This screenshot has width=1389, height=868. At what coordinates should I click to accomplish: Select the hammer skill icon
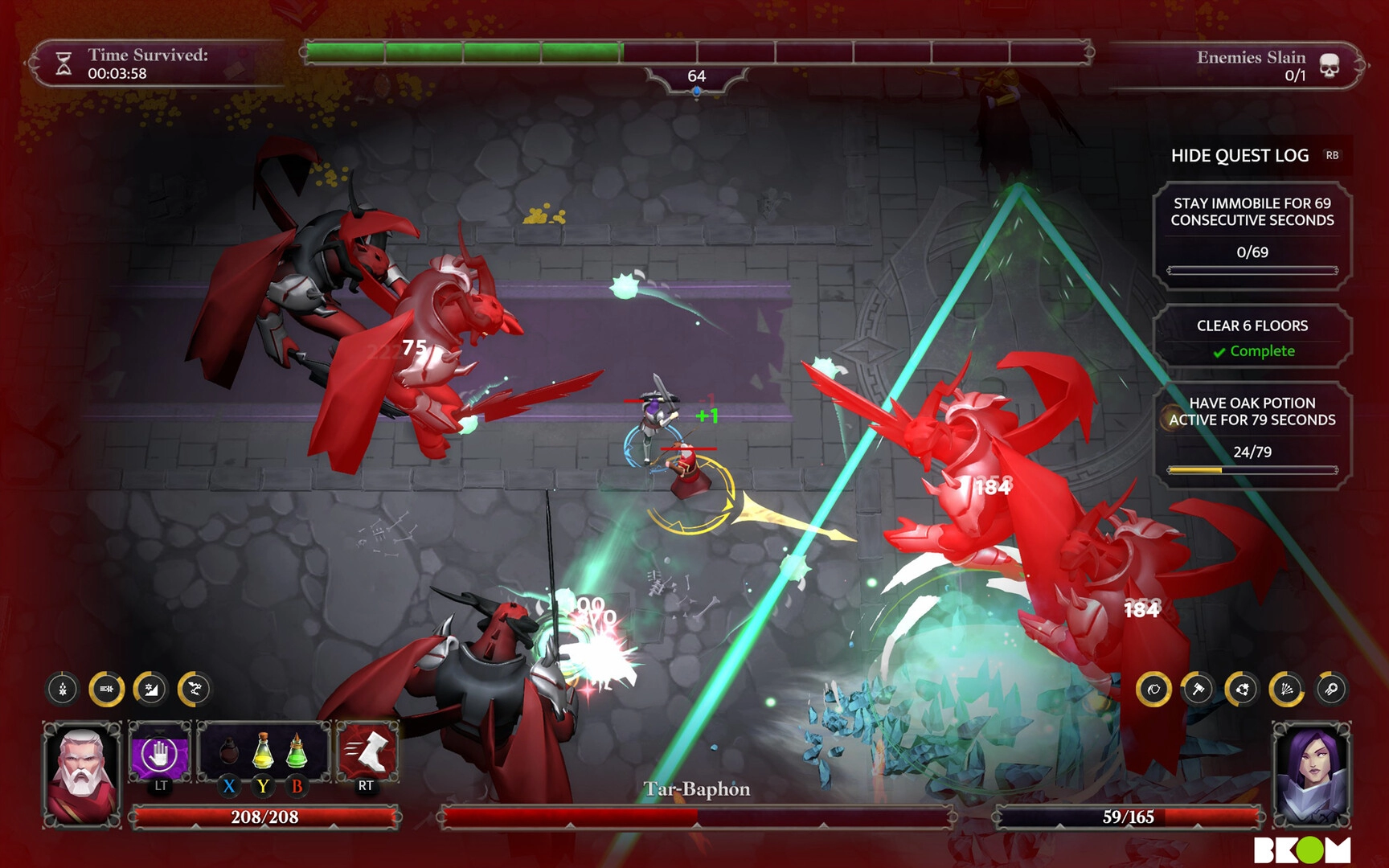(x=1198, y=689)
